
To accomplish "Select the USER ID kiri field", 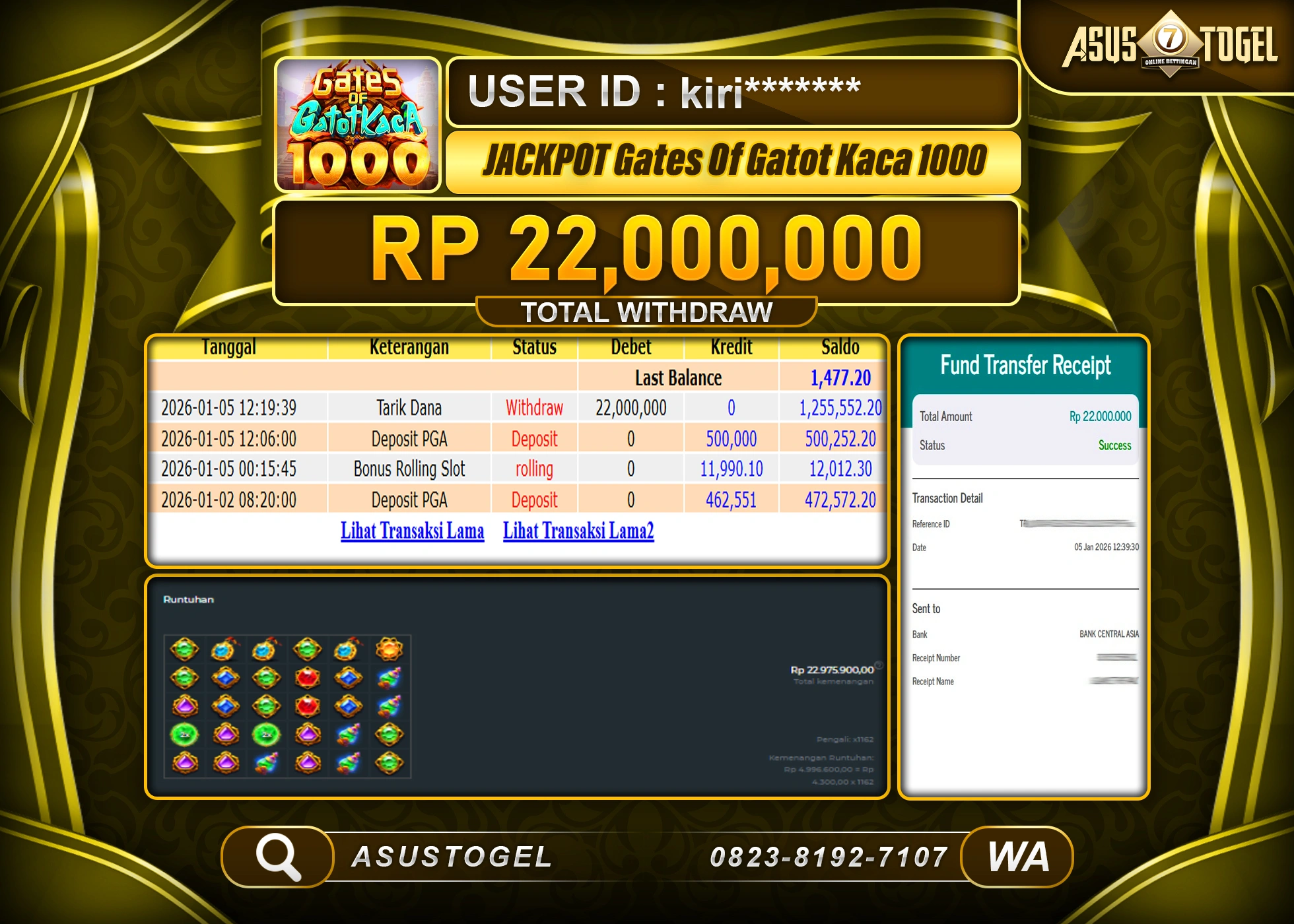I will [730, 91].
